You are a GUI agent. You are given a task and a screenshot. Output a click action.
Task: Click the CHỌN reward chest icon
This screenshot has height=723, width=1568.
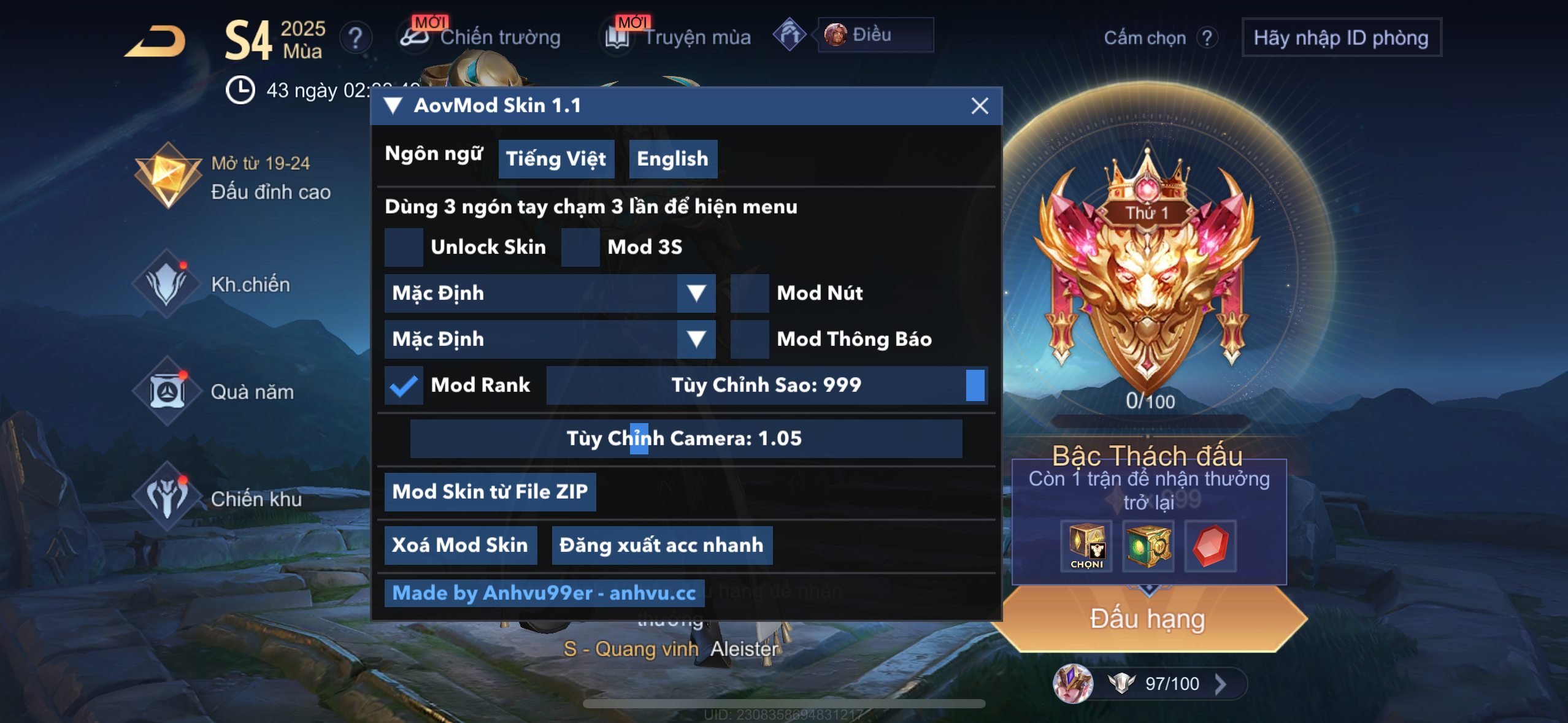tap(1086, 546)
